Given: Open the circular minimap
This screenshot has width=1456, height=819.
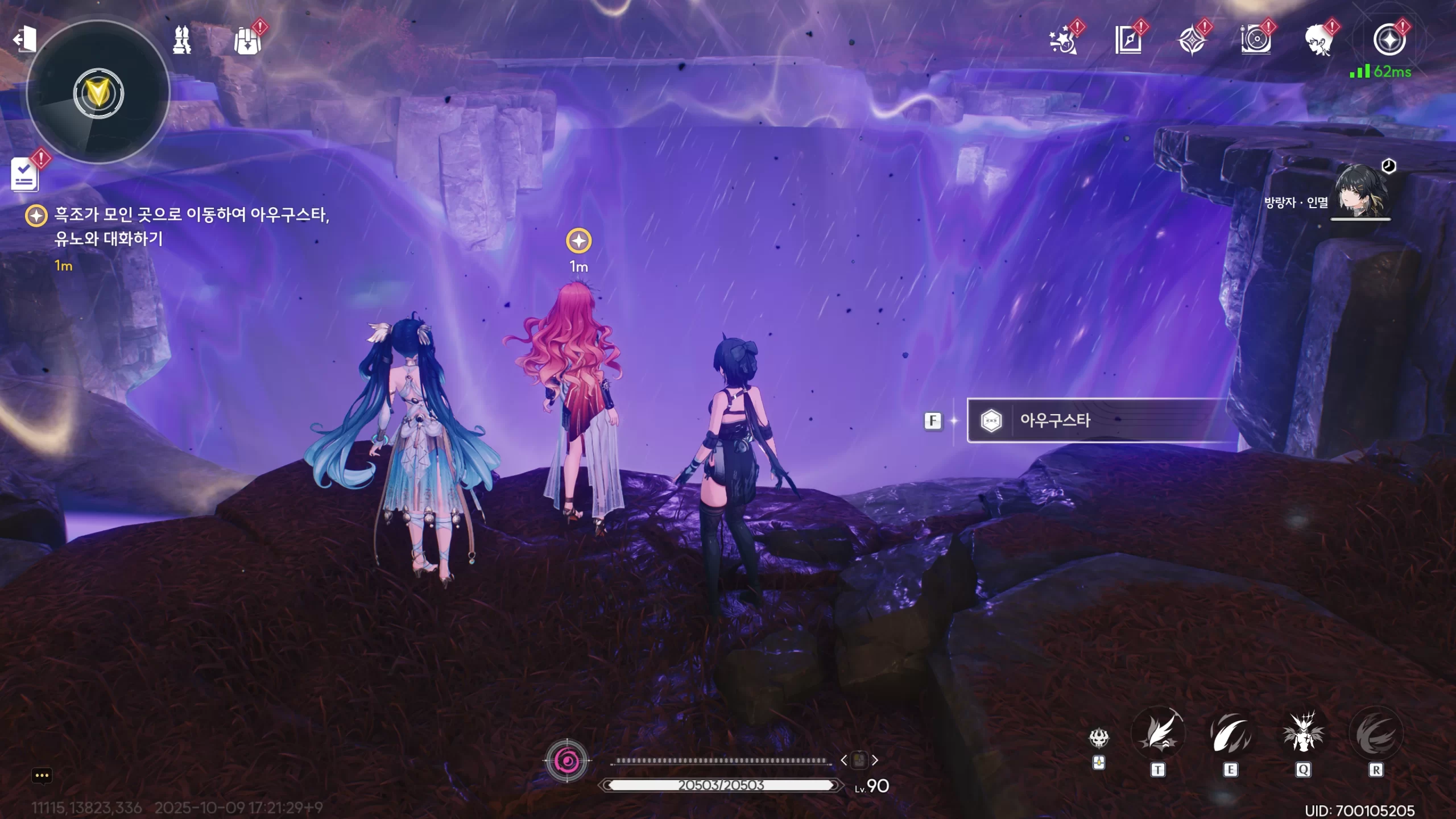Looking at the screenshot, I should tap(98, 93).
